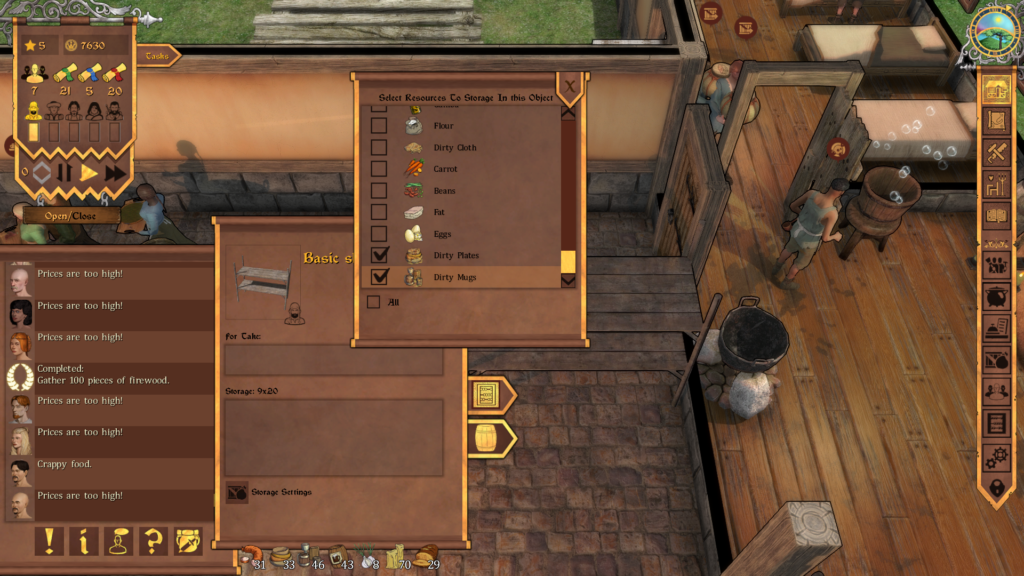Select the Fat checkbox
The height and width of the screenshot is (576, 1024).
click(x=379, y=212)
